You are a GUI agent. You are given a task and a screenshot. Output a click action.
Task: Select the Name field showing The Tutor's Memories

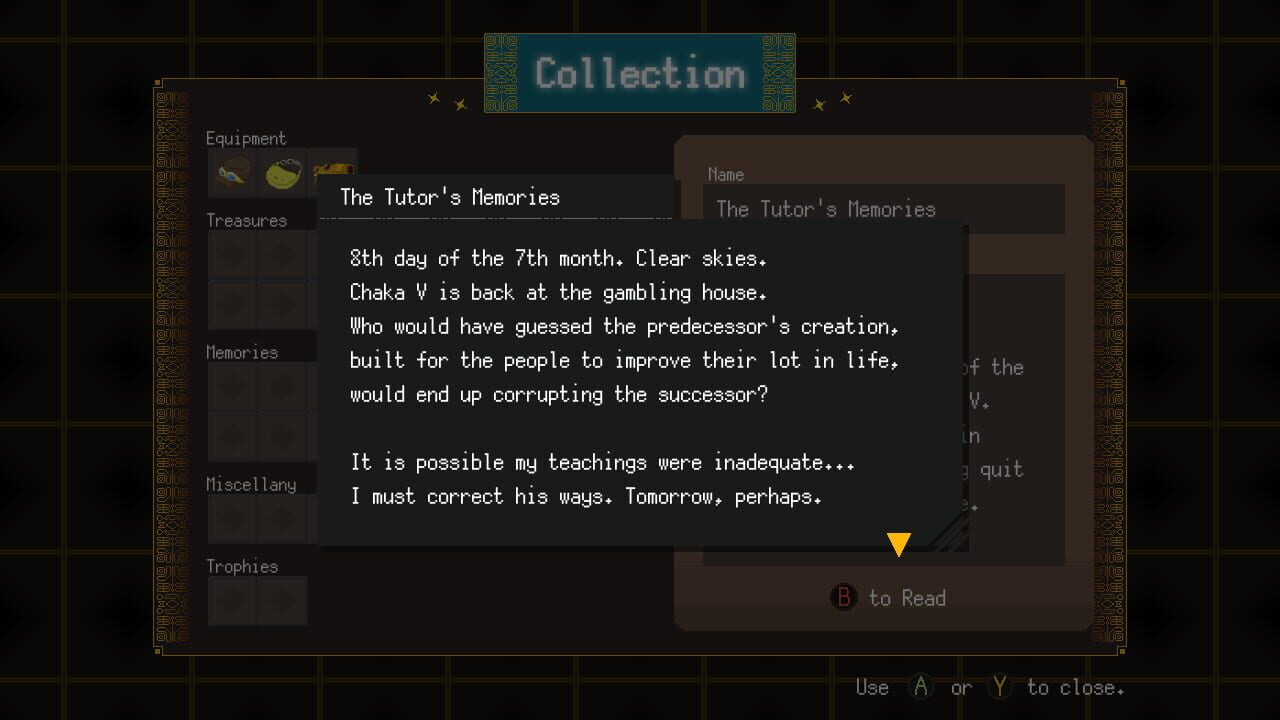(x=884, y=208)
